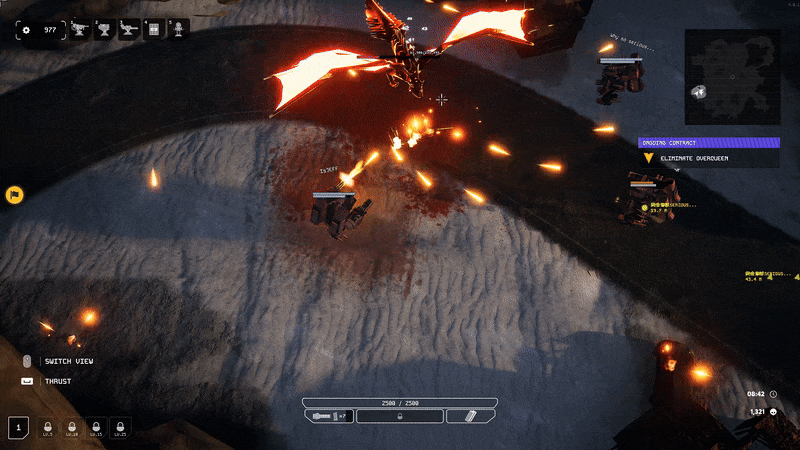This screenshot has height=450, width=800.
Task: Select the primary gun weapon slot
Action: point(329,416)
